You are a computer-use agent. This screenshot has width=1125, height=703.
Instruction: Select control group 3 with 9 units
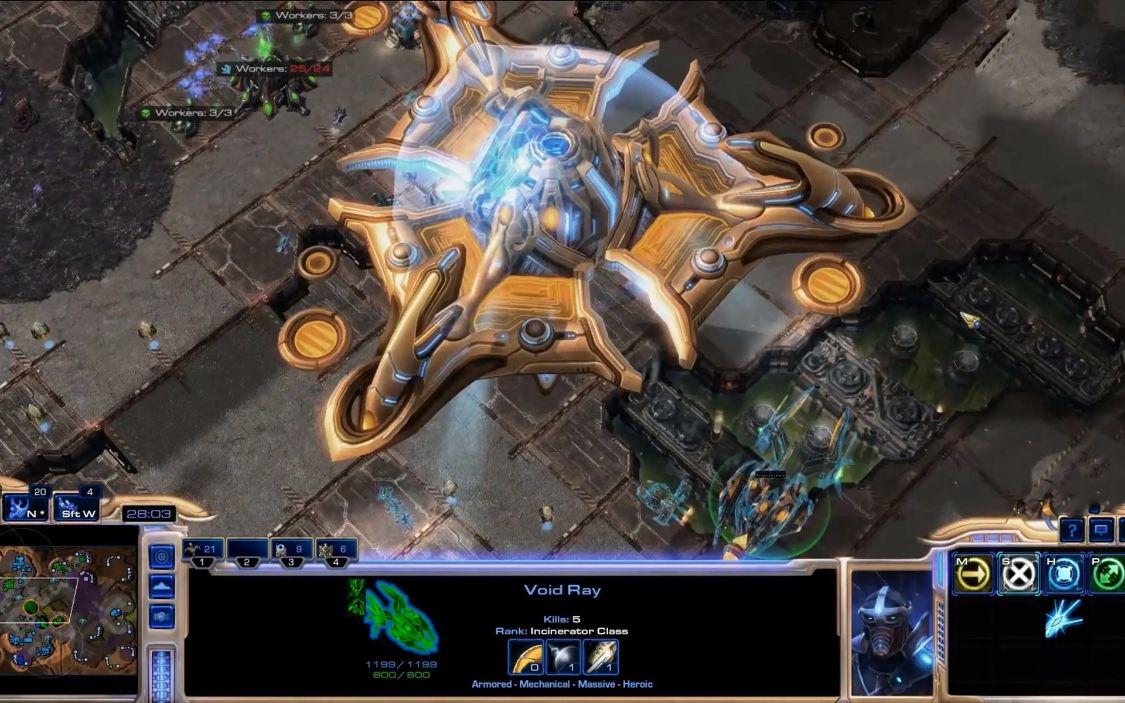[x=291, y=550]
